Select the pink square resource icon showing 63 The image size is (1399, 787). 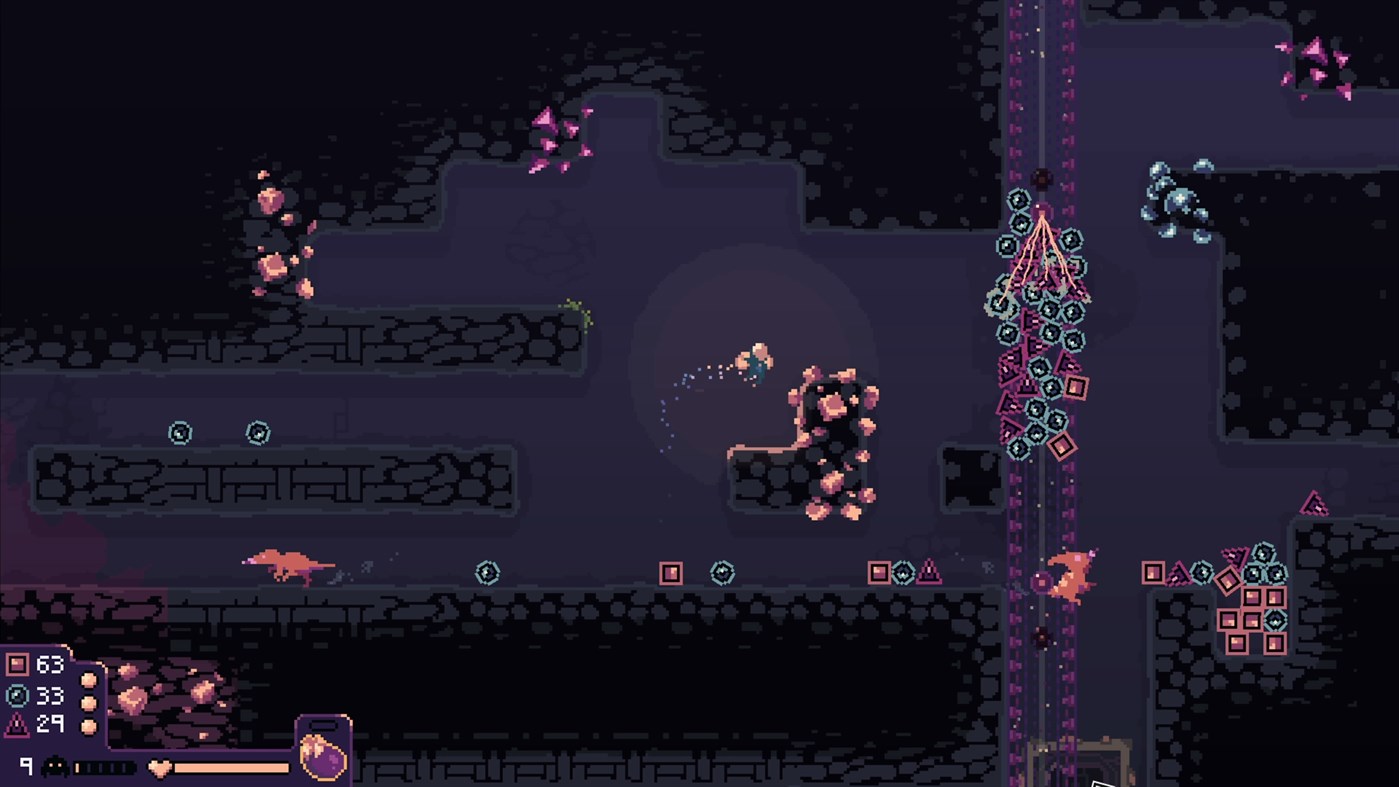pos(17,664)
